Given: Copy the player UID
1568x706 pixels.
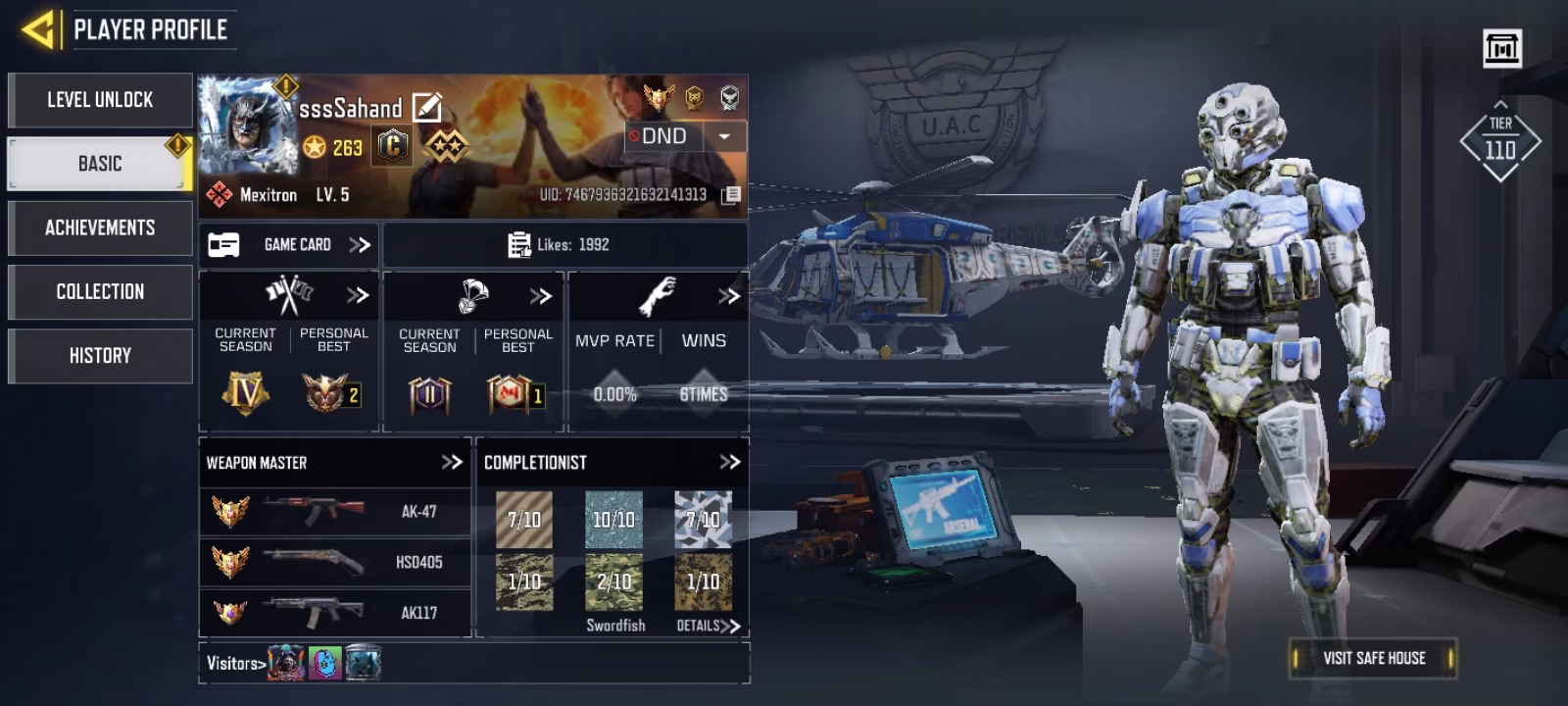Looking at the screenshot, I should 731,195.
